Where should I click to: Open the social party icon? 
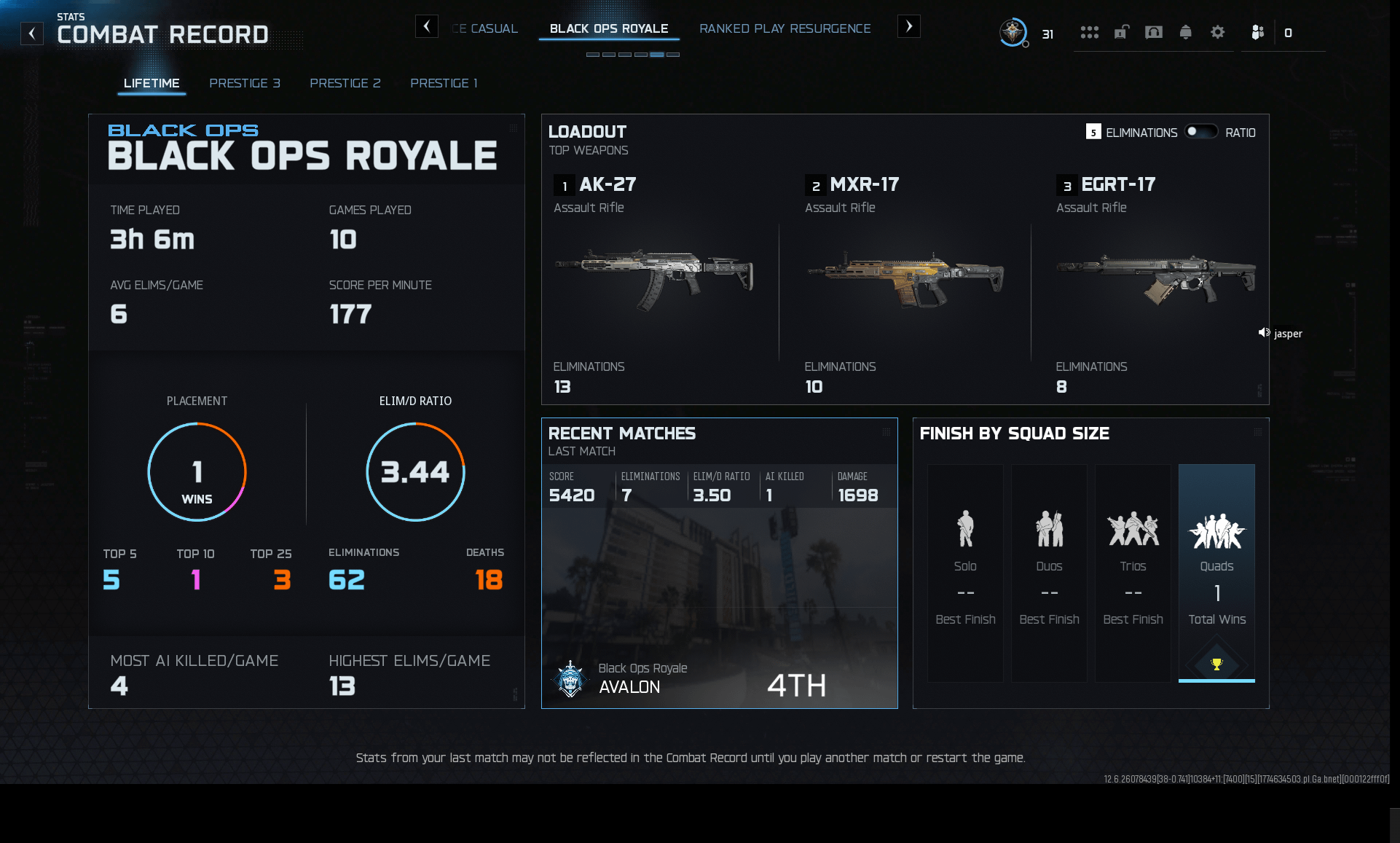pos(1257,33)
